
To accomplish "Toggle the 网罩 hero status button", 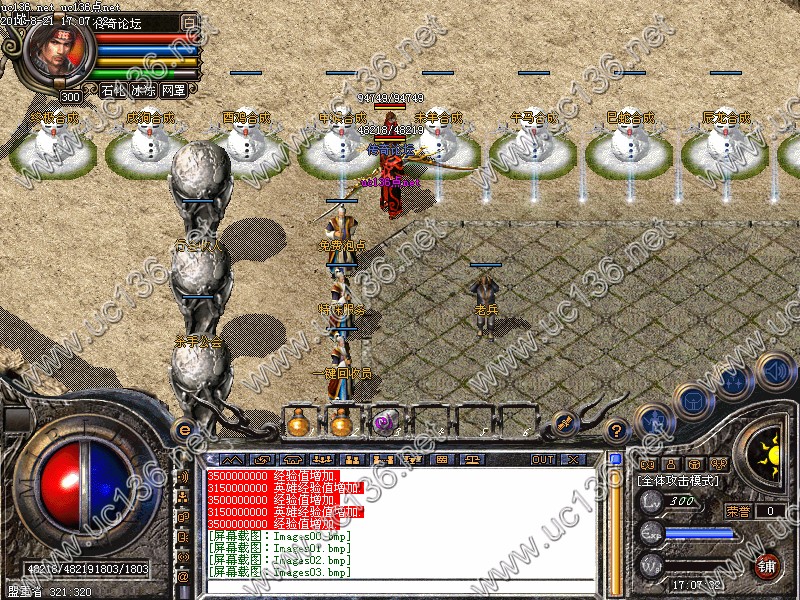I will coord(173,90).
